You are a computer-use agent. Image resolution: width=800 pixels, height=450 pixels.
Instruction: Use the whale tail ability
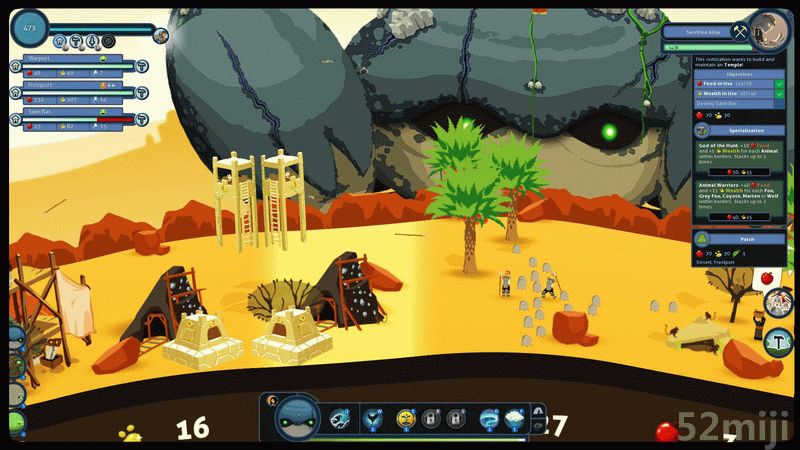click(x=374, y=418)
